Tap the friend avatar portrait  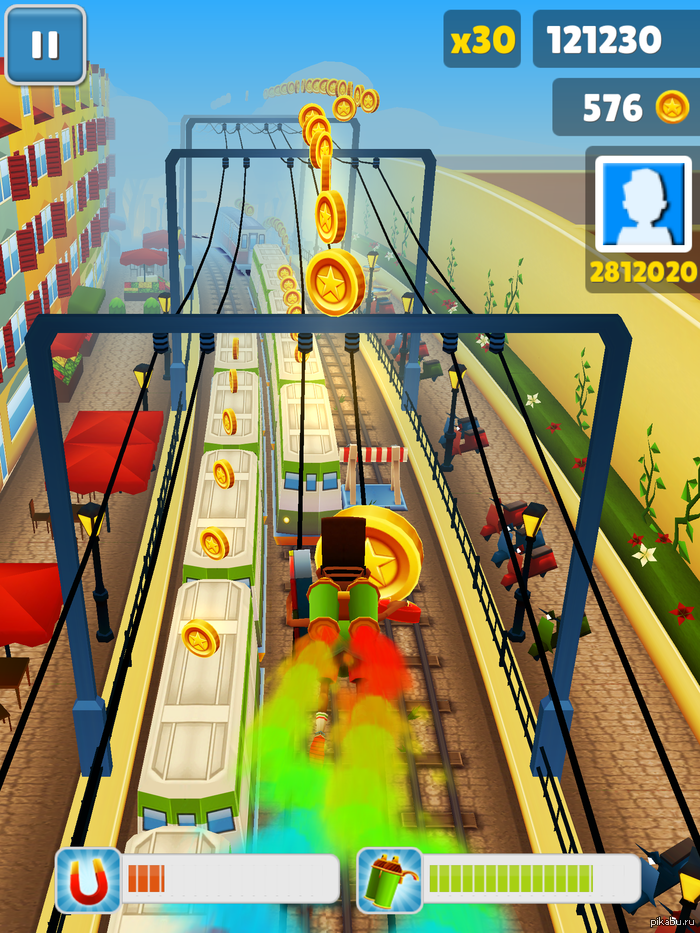[643, 204]
